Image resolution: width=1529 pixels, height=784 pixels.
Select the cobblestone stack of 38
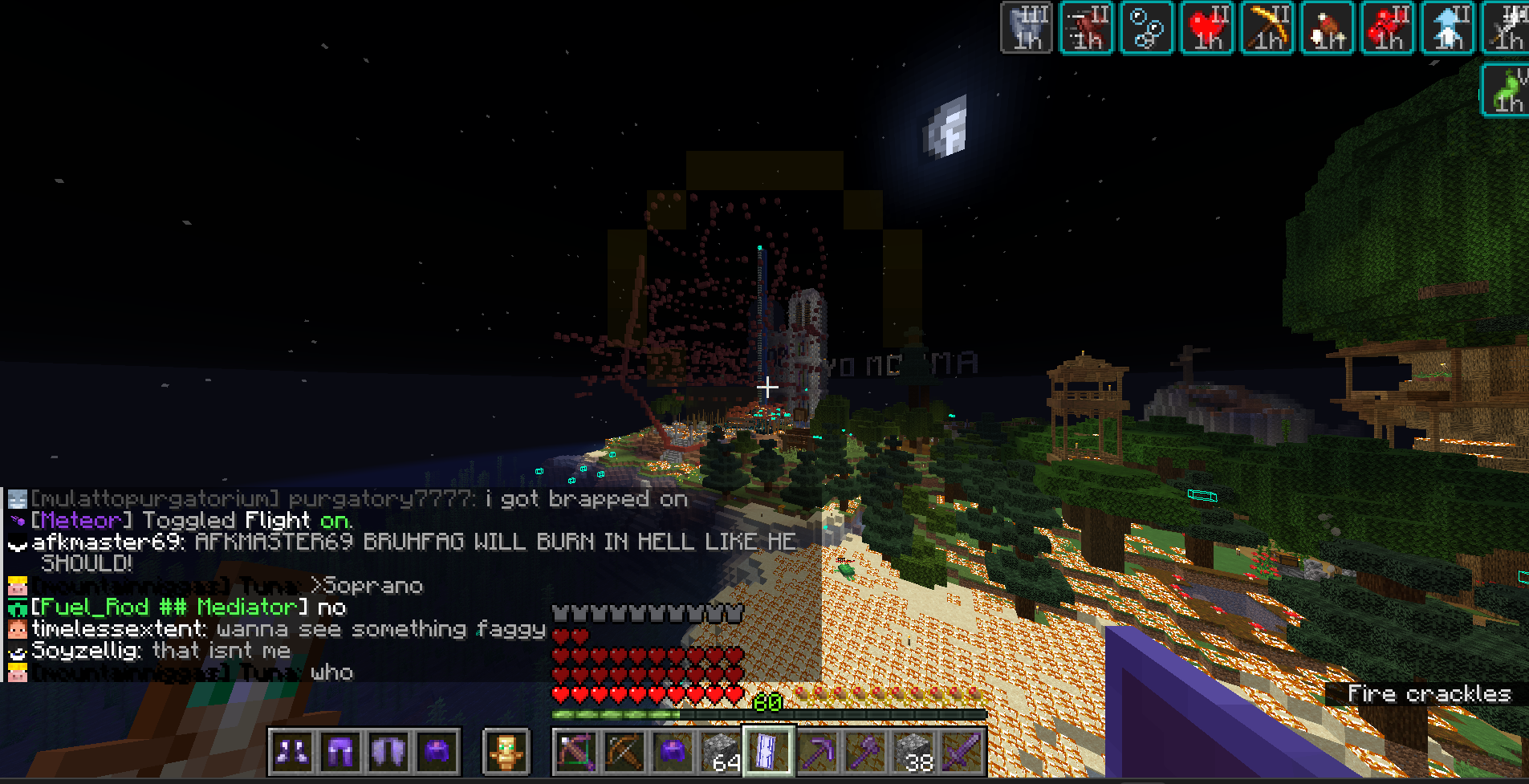click(913, 752)
